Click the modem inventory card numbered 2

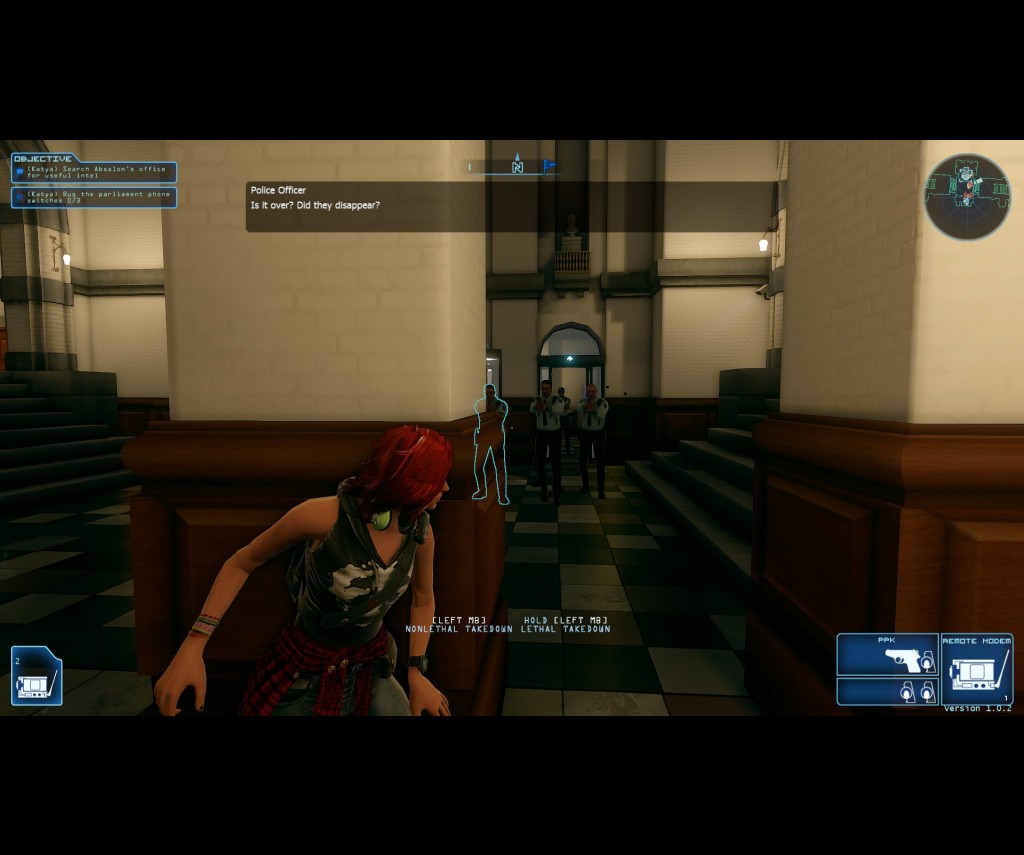coord(36,677)
